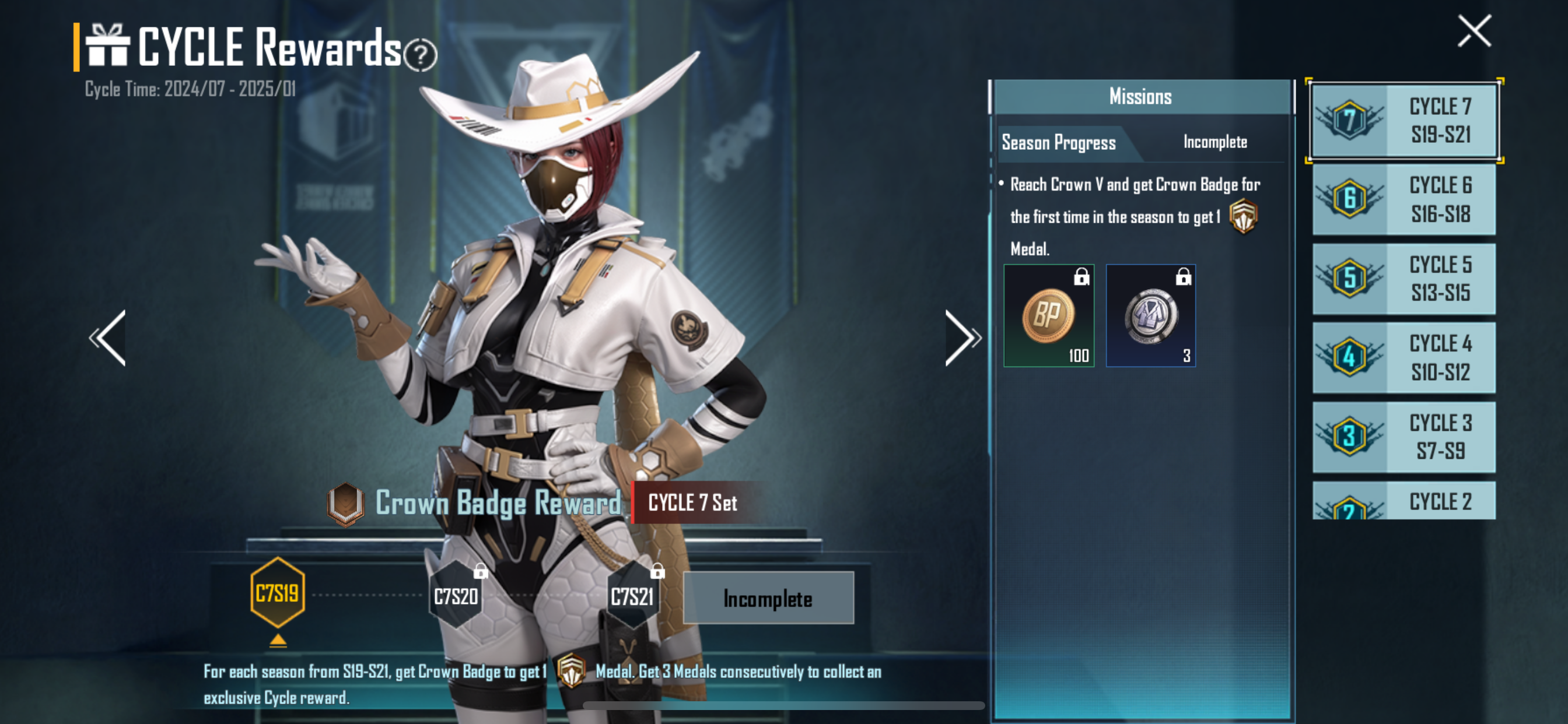Close the Cycle Rewards screen

(x=1474, y=30)
